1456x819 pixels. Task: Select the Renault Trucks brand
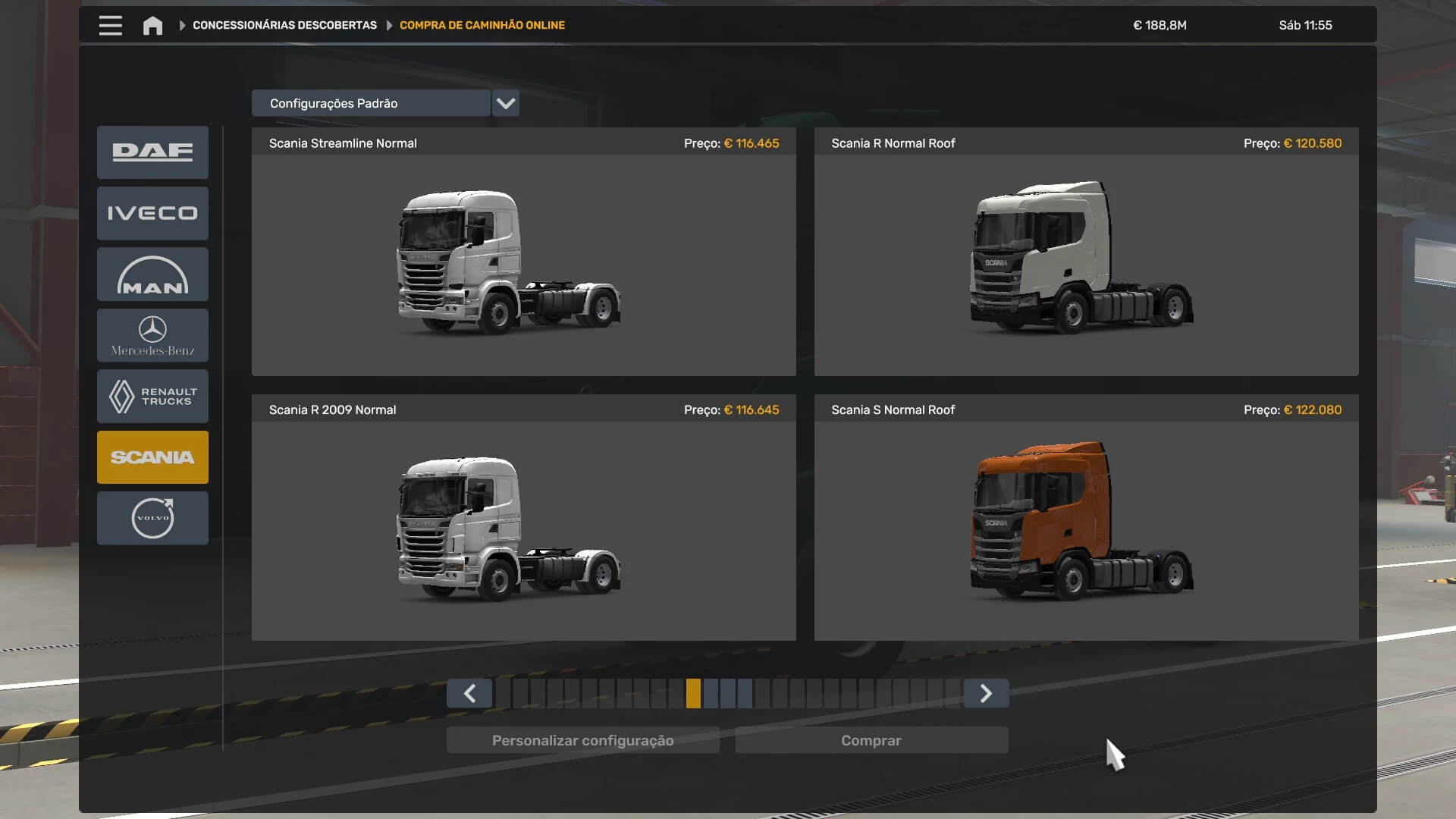click(x=152, y=397)
